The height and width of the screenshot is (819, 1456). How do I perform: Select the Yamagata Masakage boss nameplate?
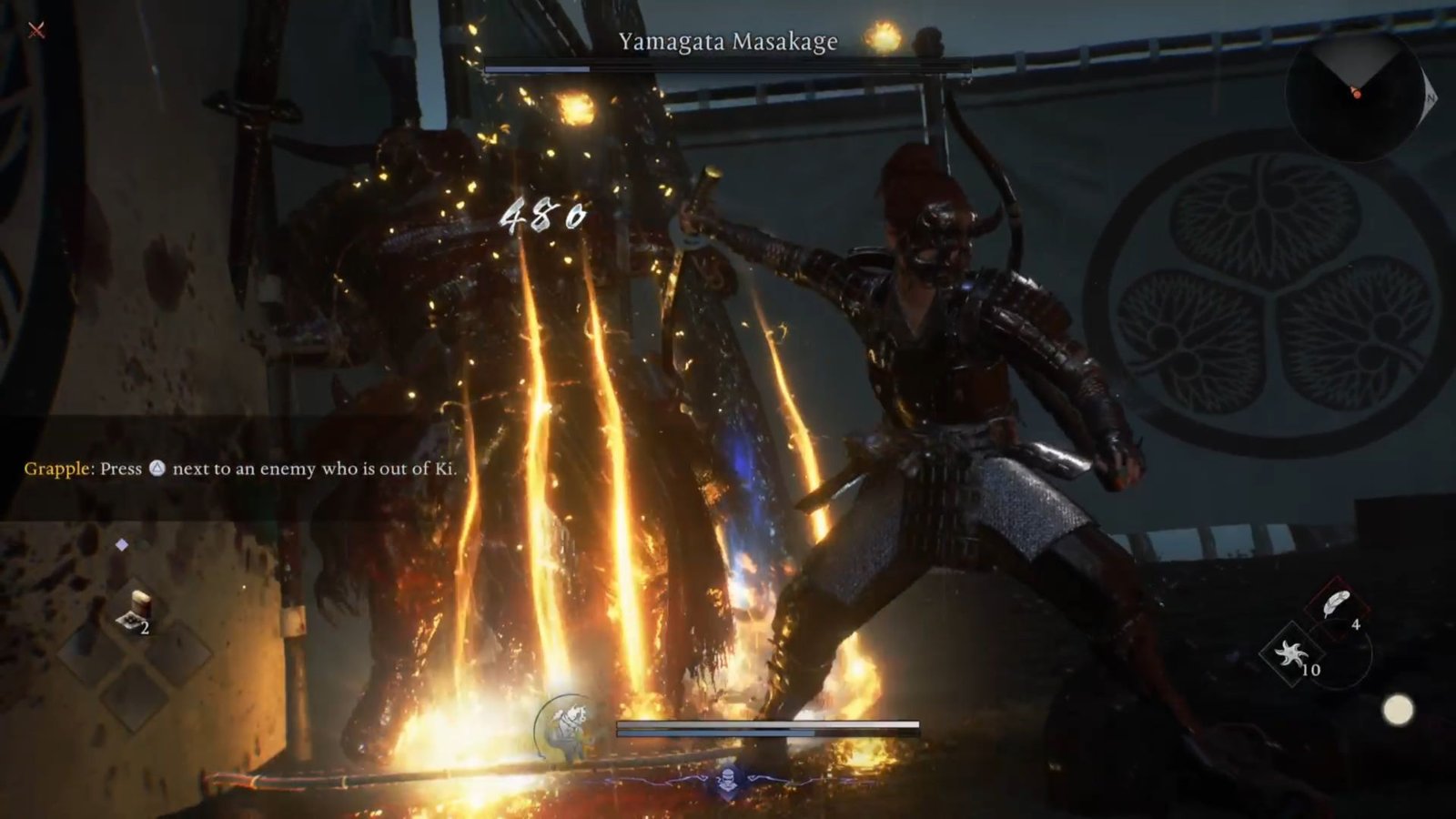(728, 41)
